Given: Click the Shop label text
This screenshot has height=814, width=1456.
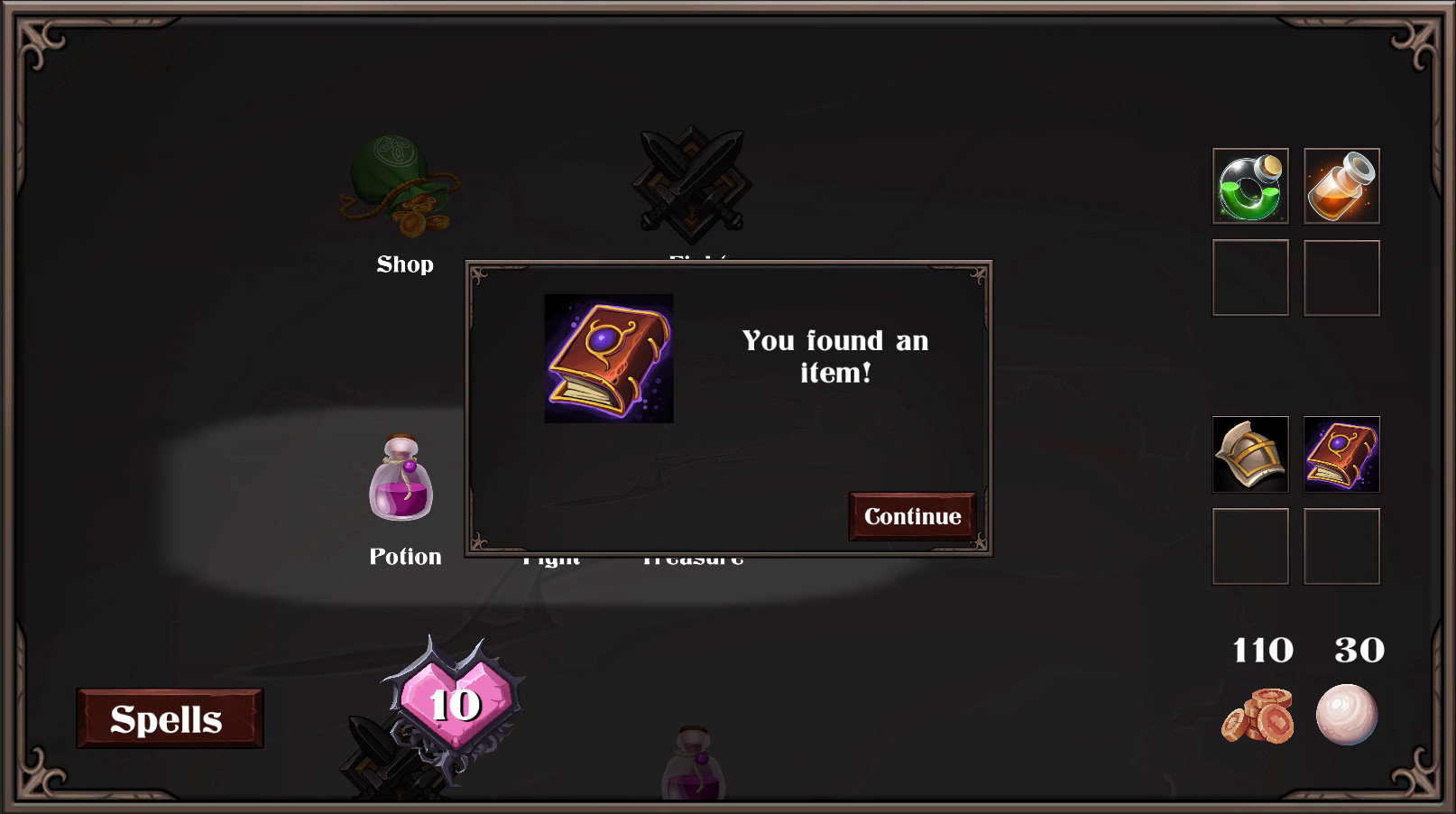Looking at the screenshot, I should click(404, 264).
